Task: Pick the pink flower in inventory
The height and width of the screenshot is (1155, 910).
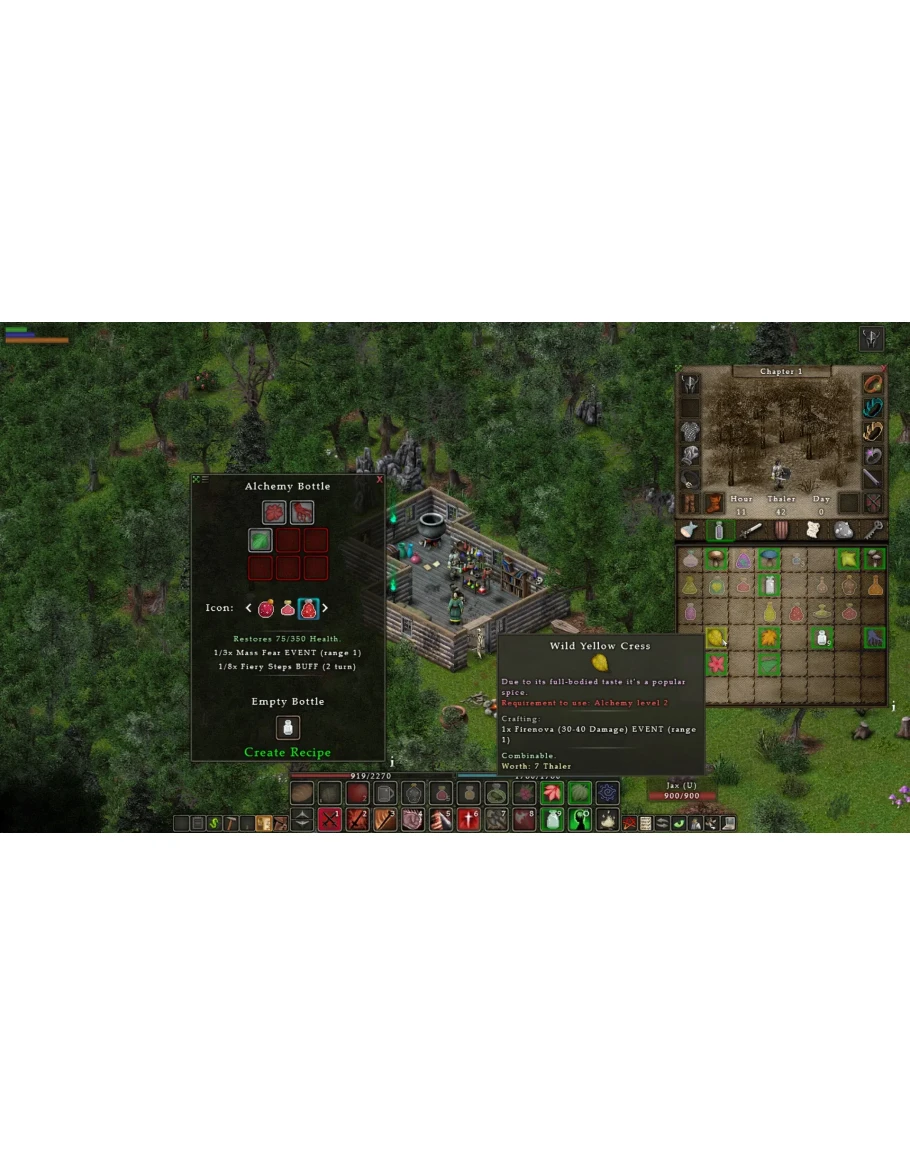Action: (716, 663)
